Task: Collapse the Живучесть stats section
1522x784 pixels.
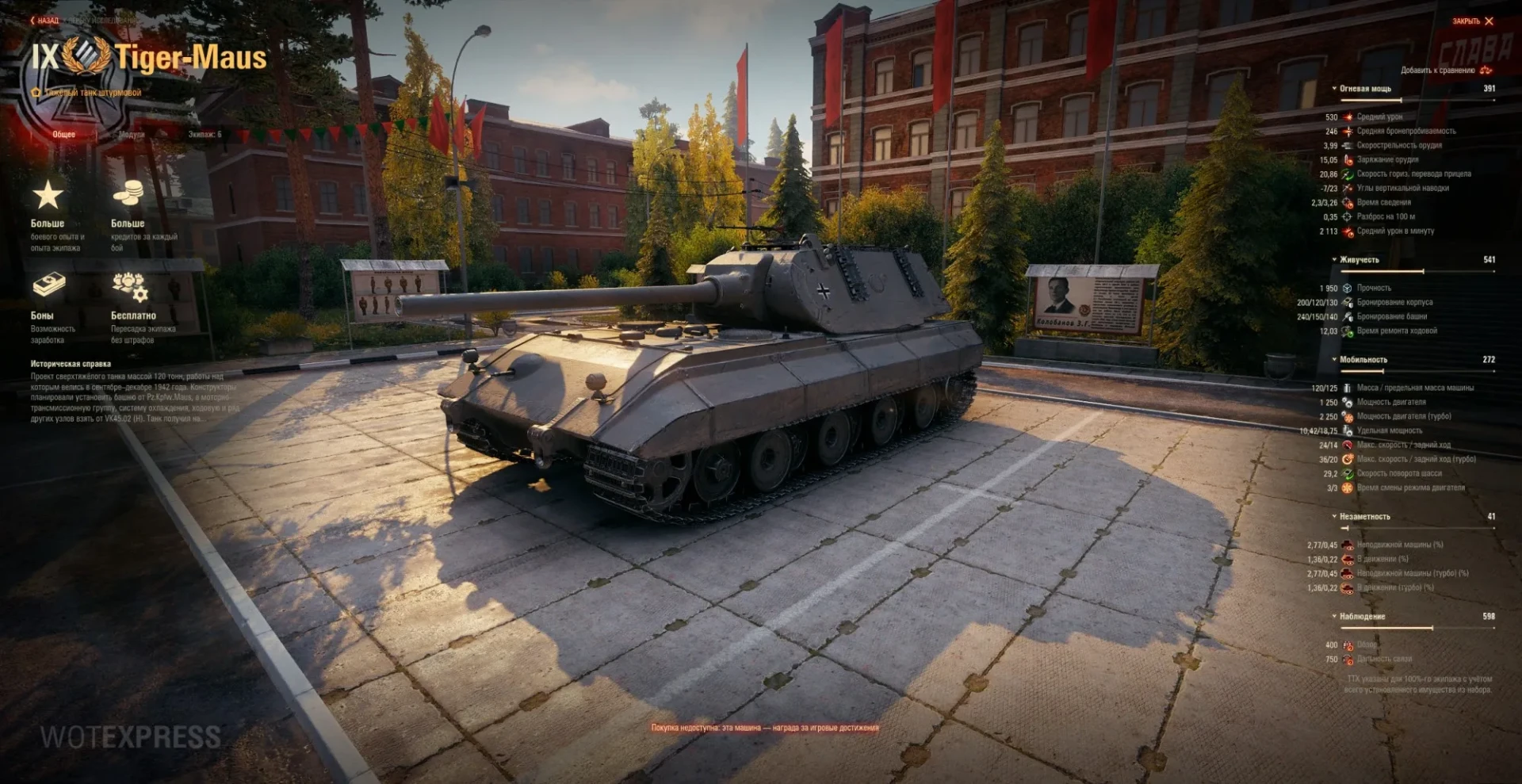Action: (x=1358, y=260)
